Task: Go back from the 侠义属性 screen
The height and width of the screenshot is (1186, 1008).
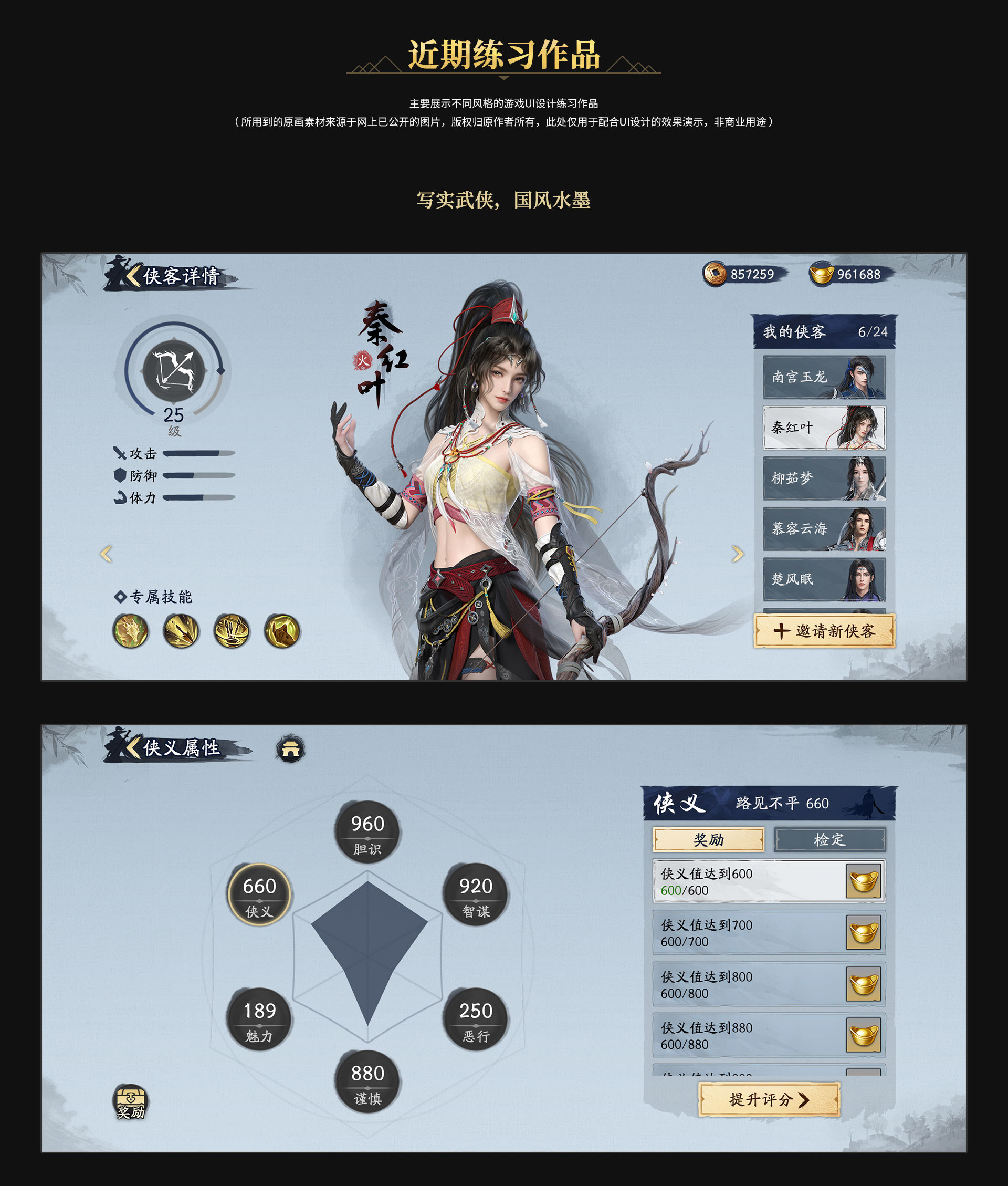Action: (134, 747)
